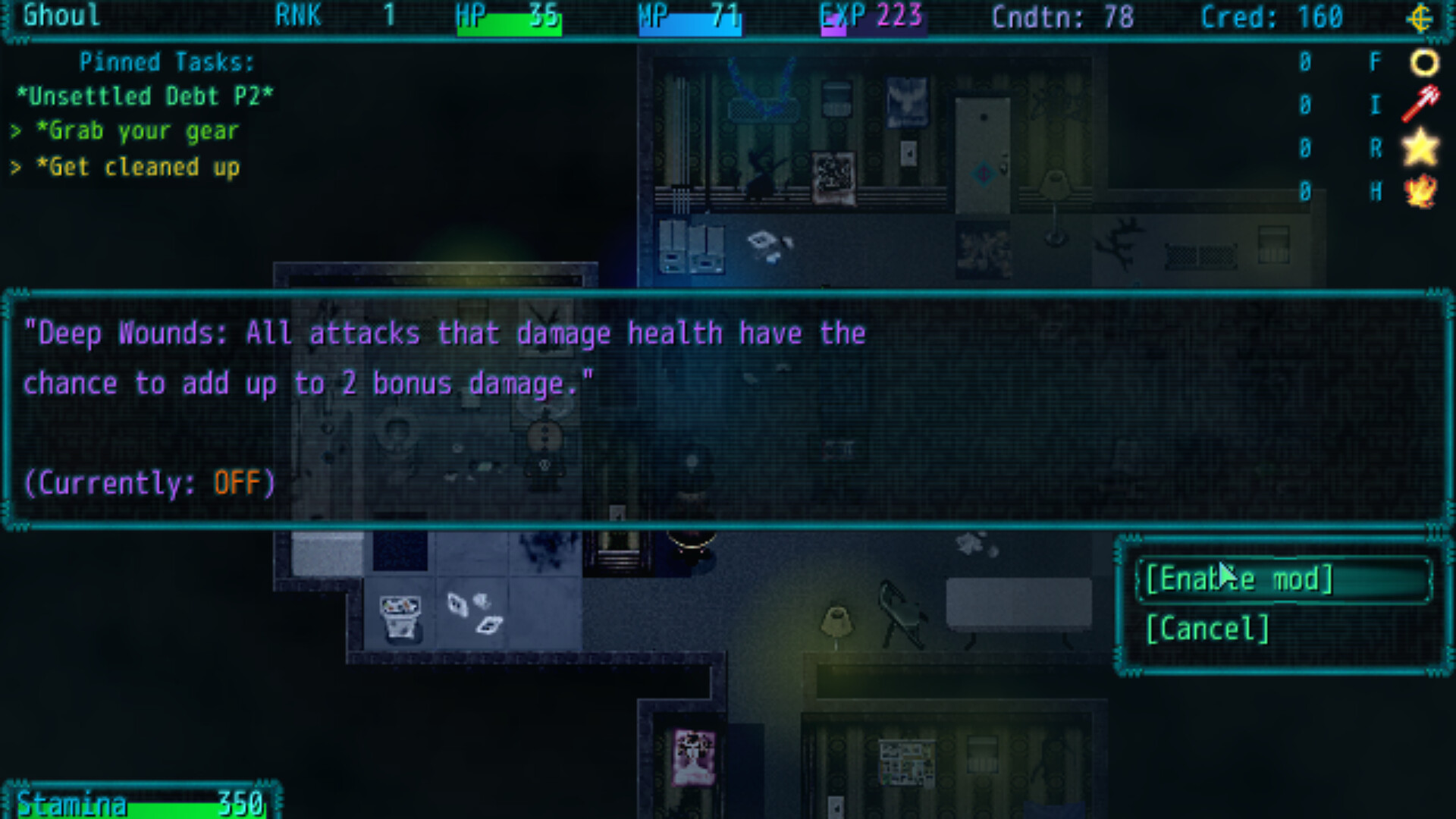The height and width of the screenshot is (819, 1456).
Task: Click the trash bin sprite in the bathroom
Action: coord(400,616)
